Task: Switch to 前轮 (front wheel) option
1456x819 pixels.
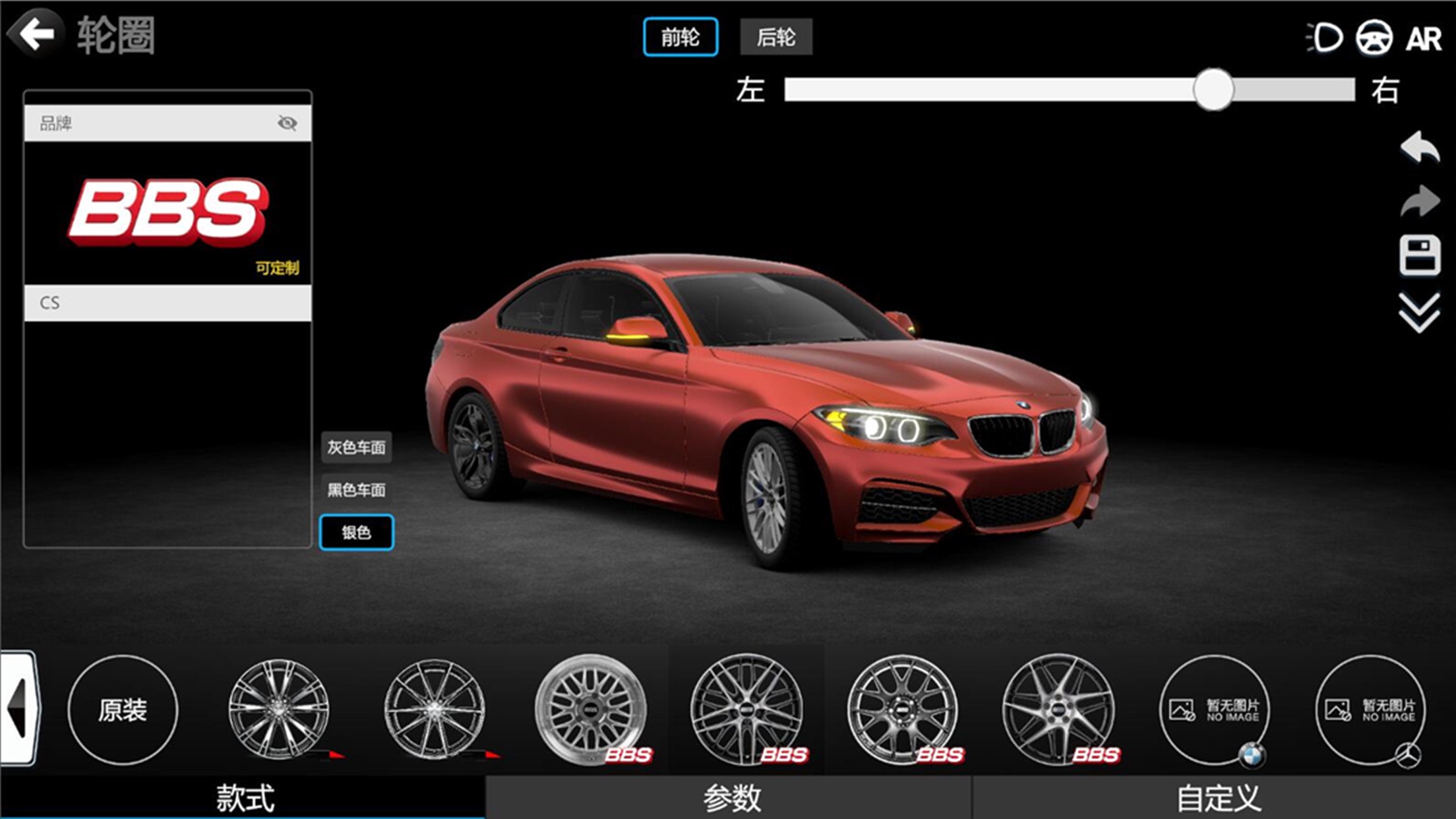Action: (681, 38)
